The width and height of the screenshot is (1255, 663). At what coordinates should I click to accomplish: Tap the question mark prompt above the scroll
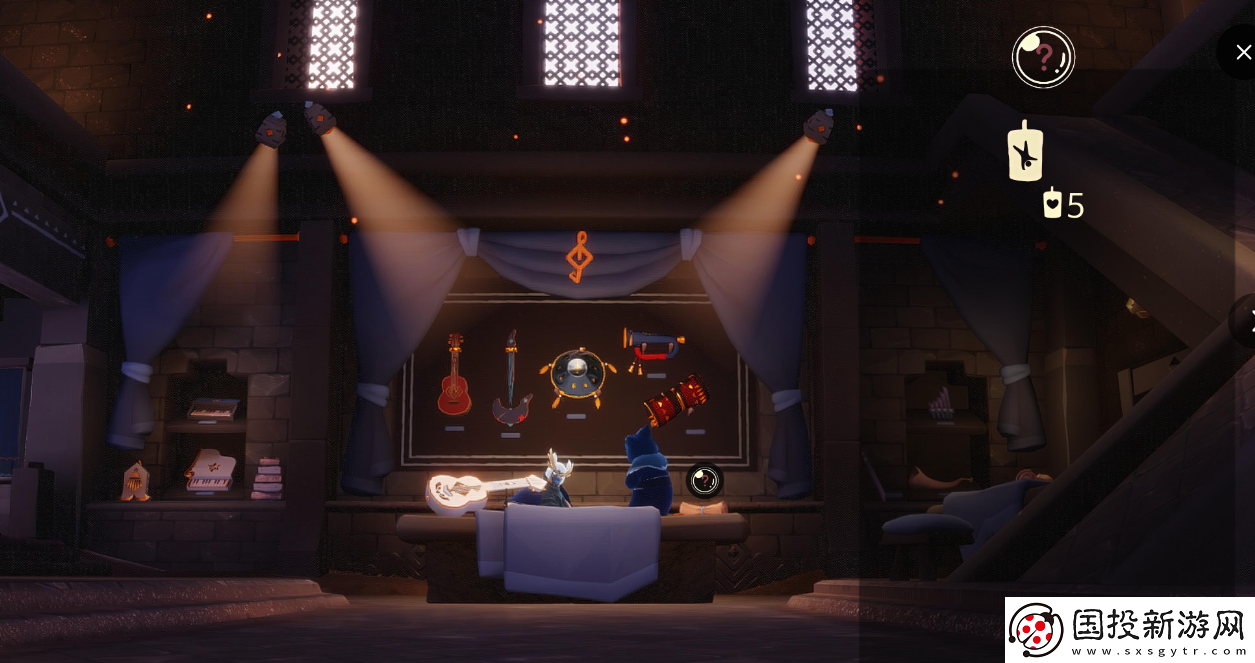(704, 480)
